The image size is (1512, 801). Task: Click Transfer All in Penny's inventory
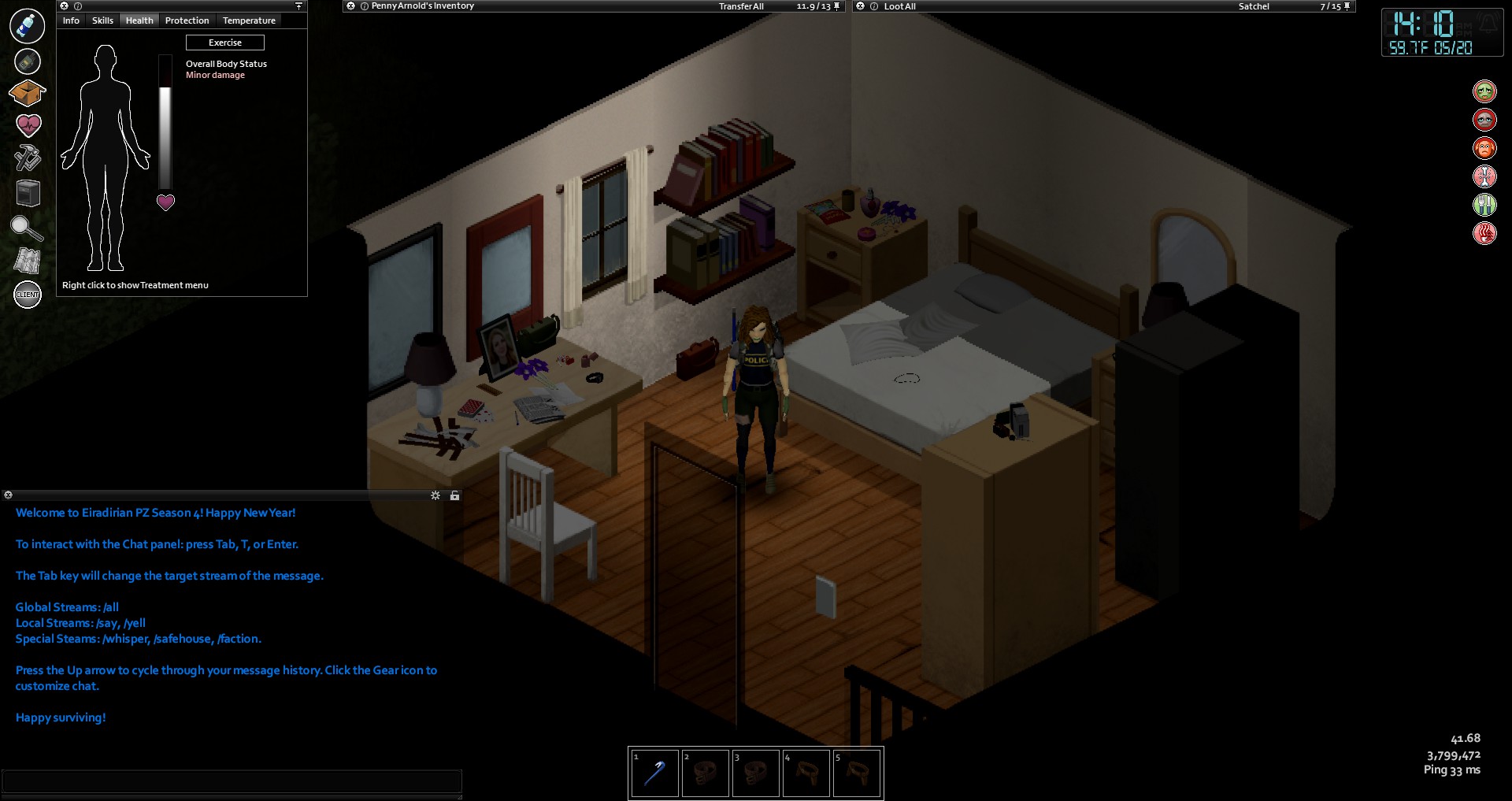tap(741, 6)
